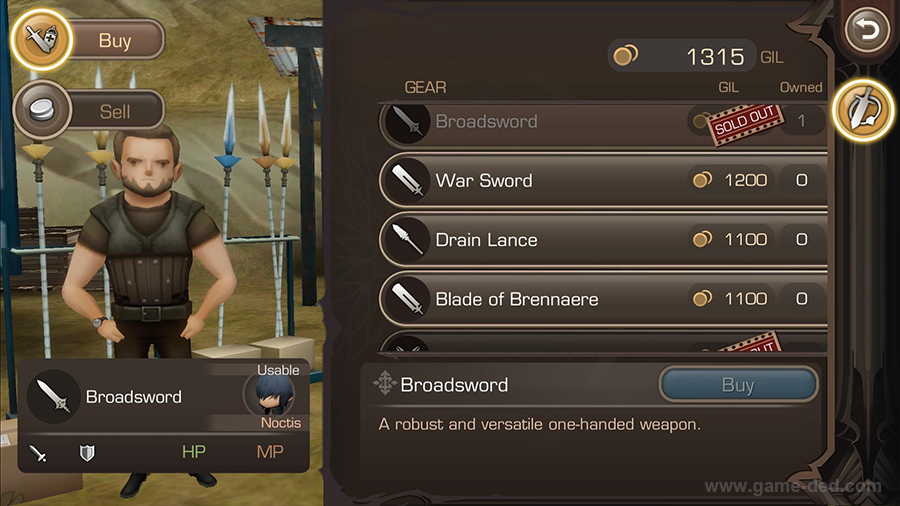Switch to the Sell tab
This screenshot has width=900, height=506.
click(x=90, y=111)
